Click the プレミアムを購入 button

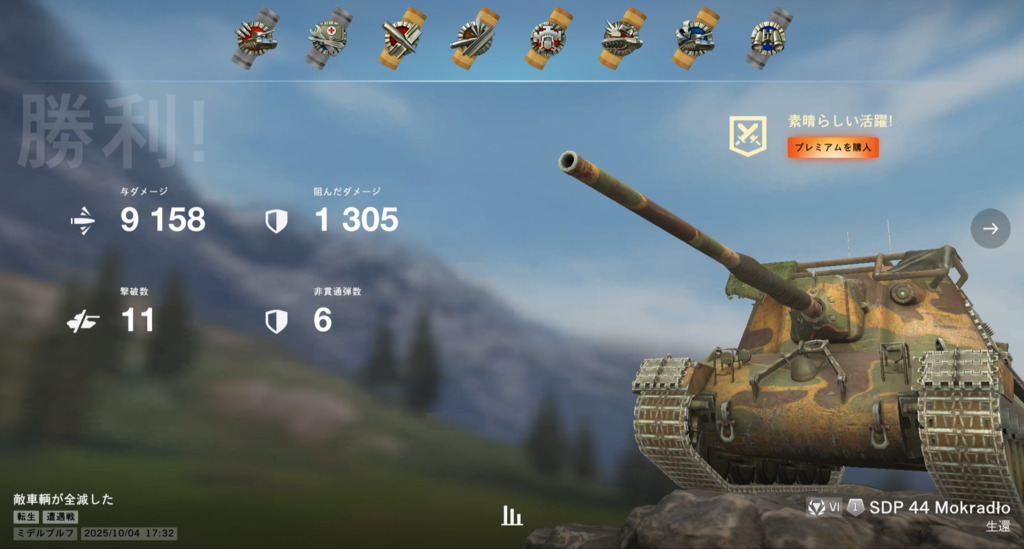click(833, 148)
